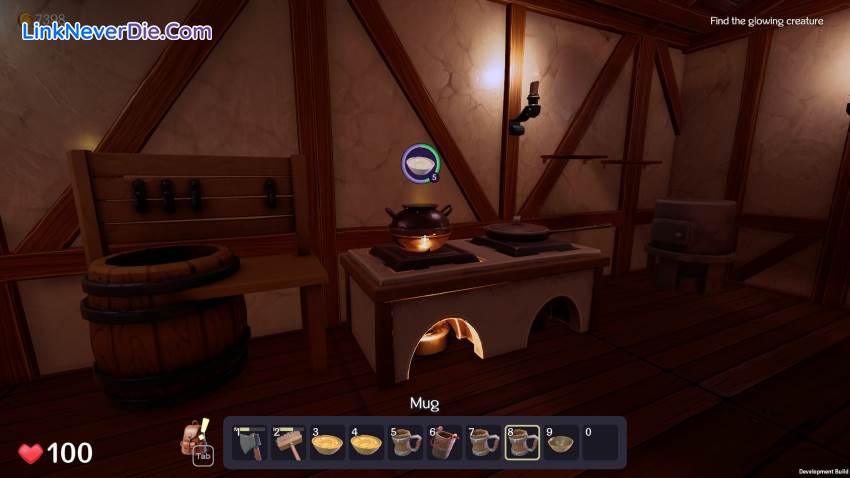Select the empty wooden bowl in slot 9

[x=561, y=443]
